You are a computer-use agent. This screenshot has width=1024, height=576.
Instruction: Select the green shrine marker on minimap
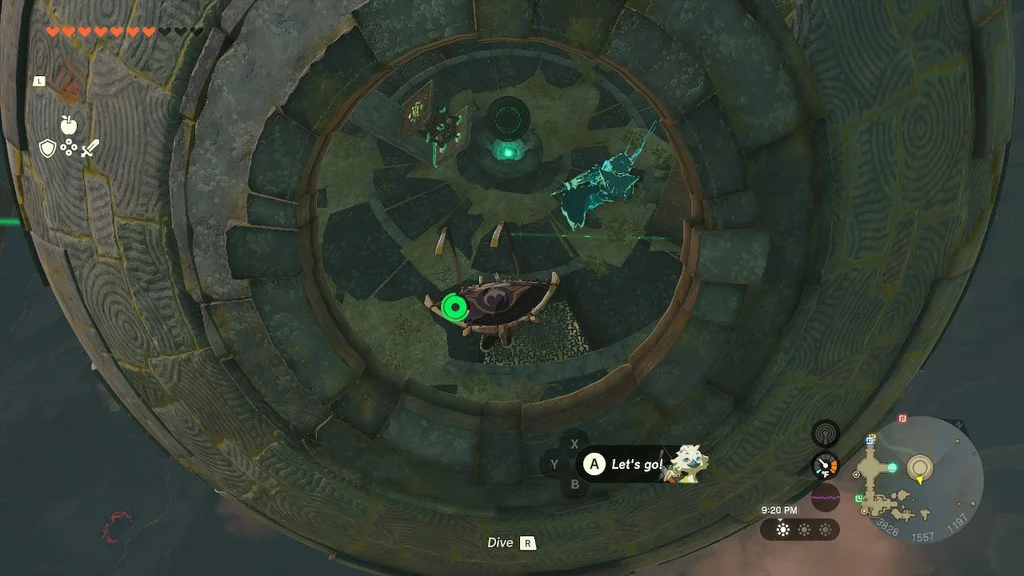(x=859, y=498)
